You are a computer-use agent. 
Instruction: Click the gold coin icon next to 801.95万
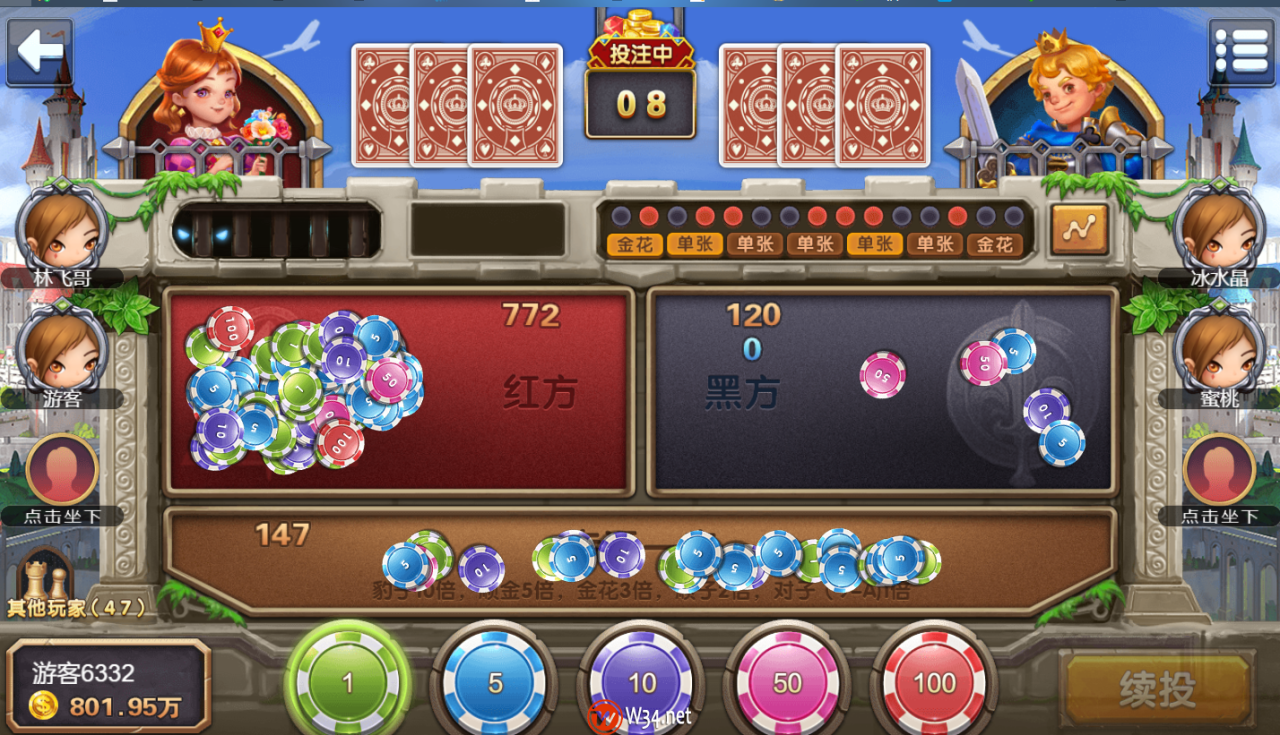[43, 704]
